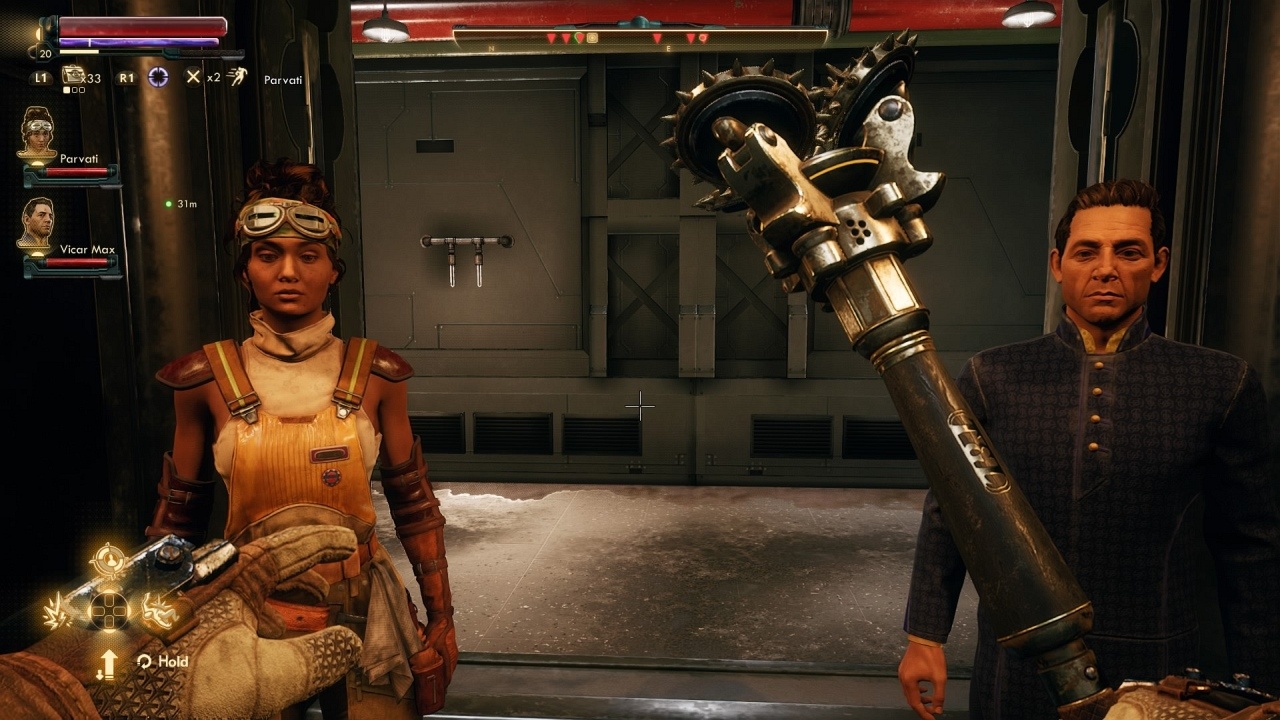Click the compass bar
The width and height of the screenshot is (1280, 720).
click(x=640, y=38)
